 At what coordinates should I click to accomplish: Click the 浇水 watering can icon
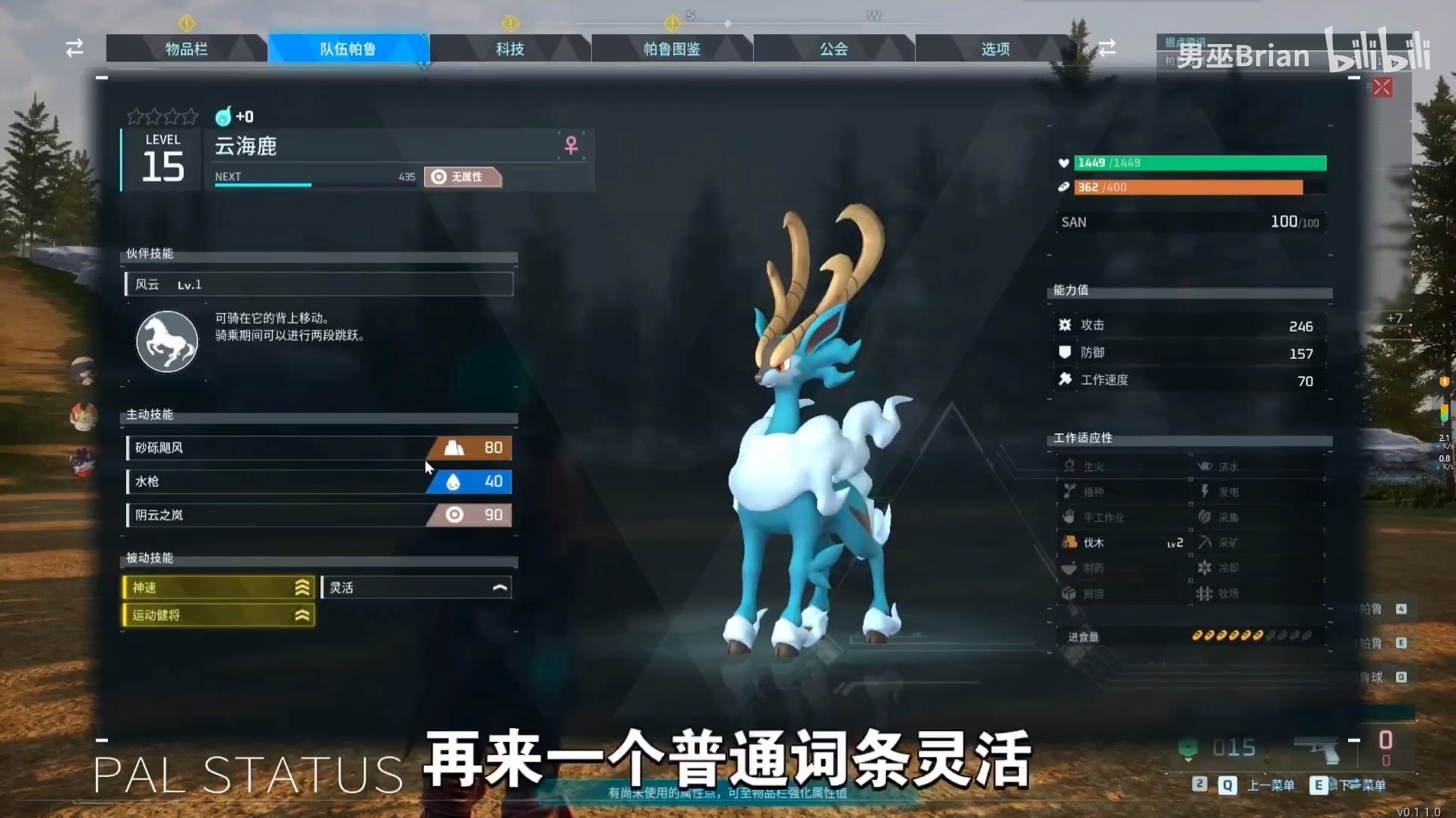coord(1206,466)
